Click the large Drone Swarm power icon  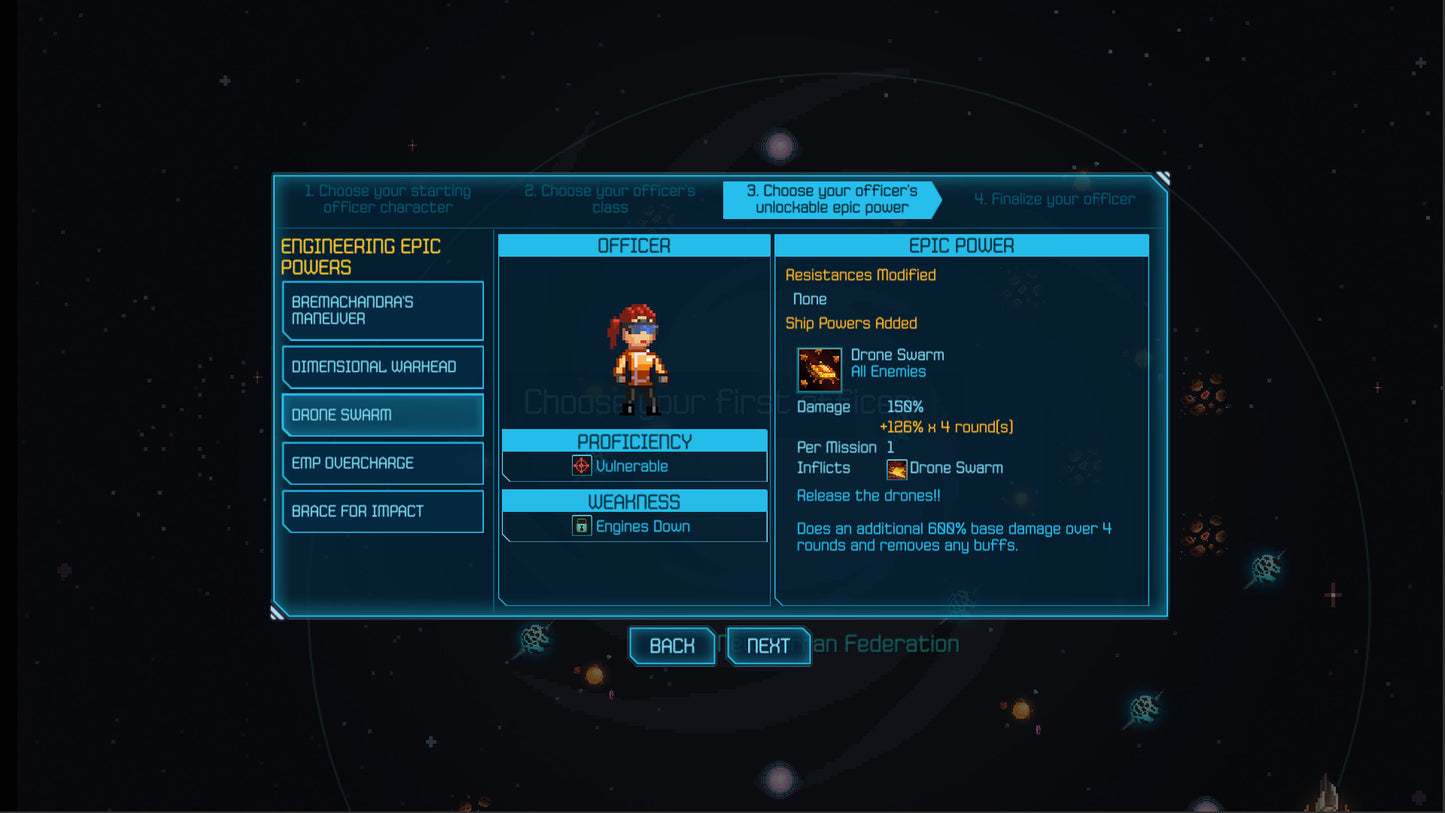click(x=819, y=369)
